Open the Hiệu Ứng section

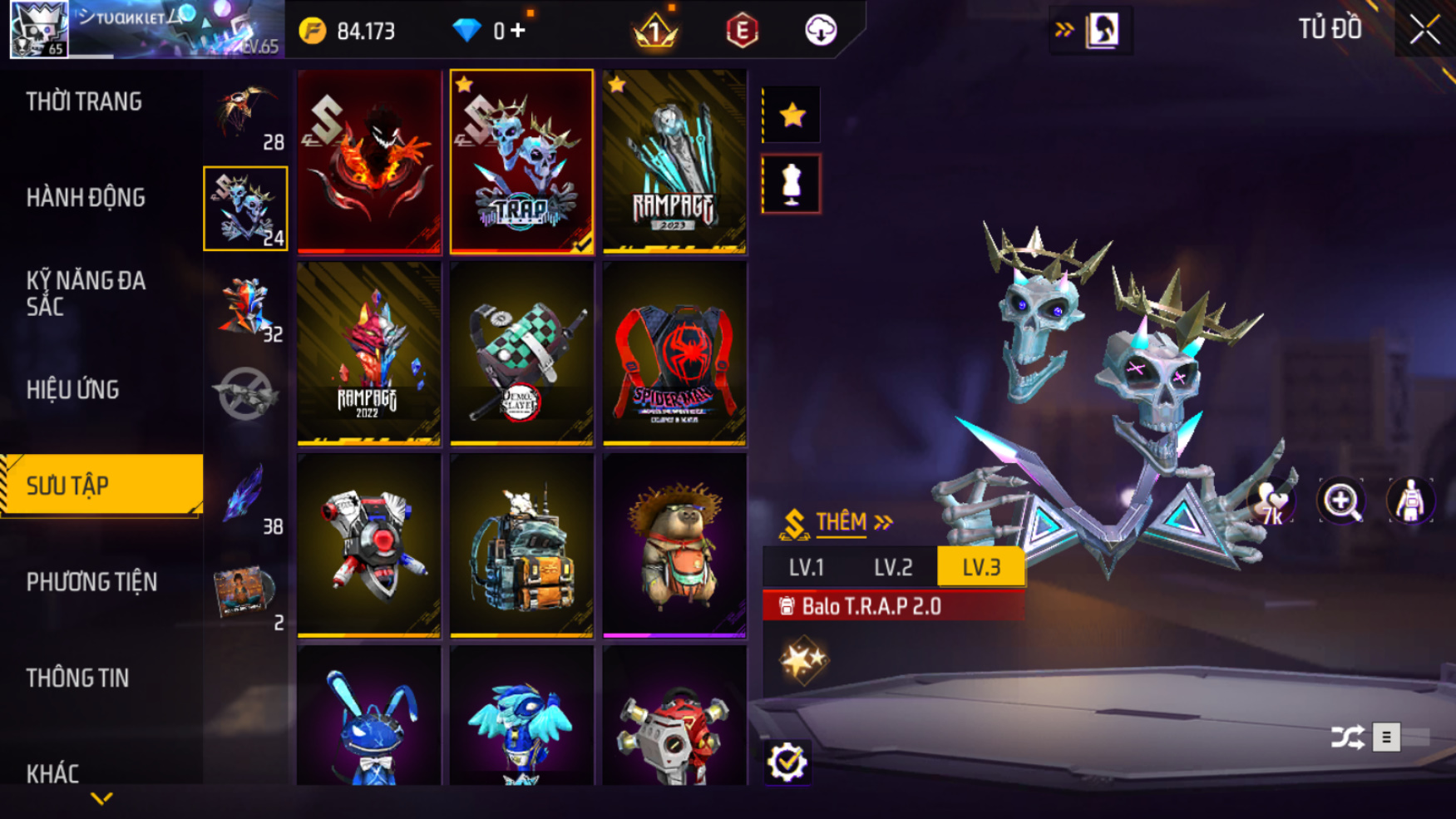click(x=73, y=389)
